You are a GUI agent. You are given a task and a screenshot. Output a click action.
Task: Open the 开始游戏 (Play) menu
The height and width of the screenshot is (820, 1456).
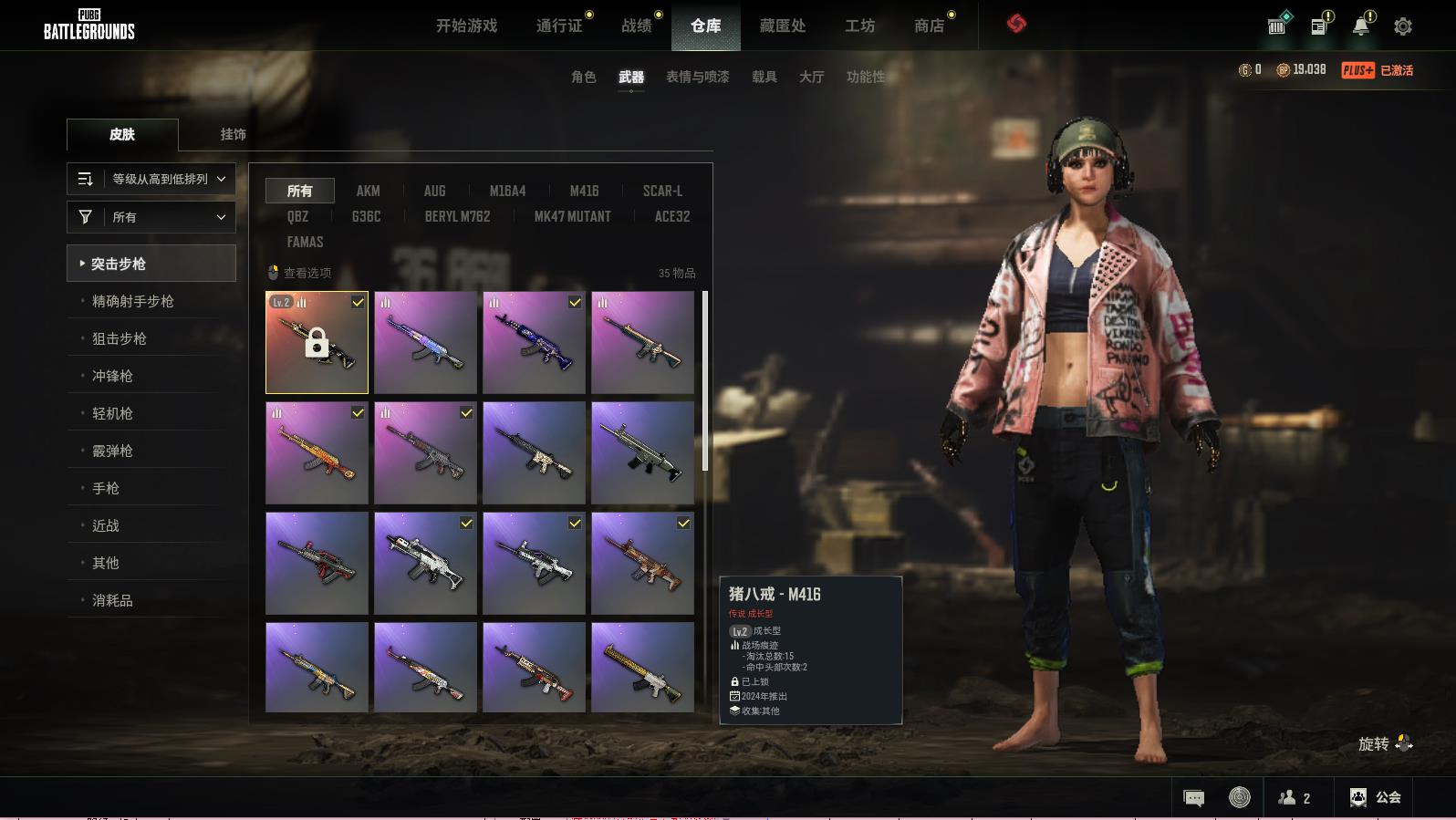[x=466, y=26]
